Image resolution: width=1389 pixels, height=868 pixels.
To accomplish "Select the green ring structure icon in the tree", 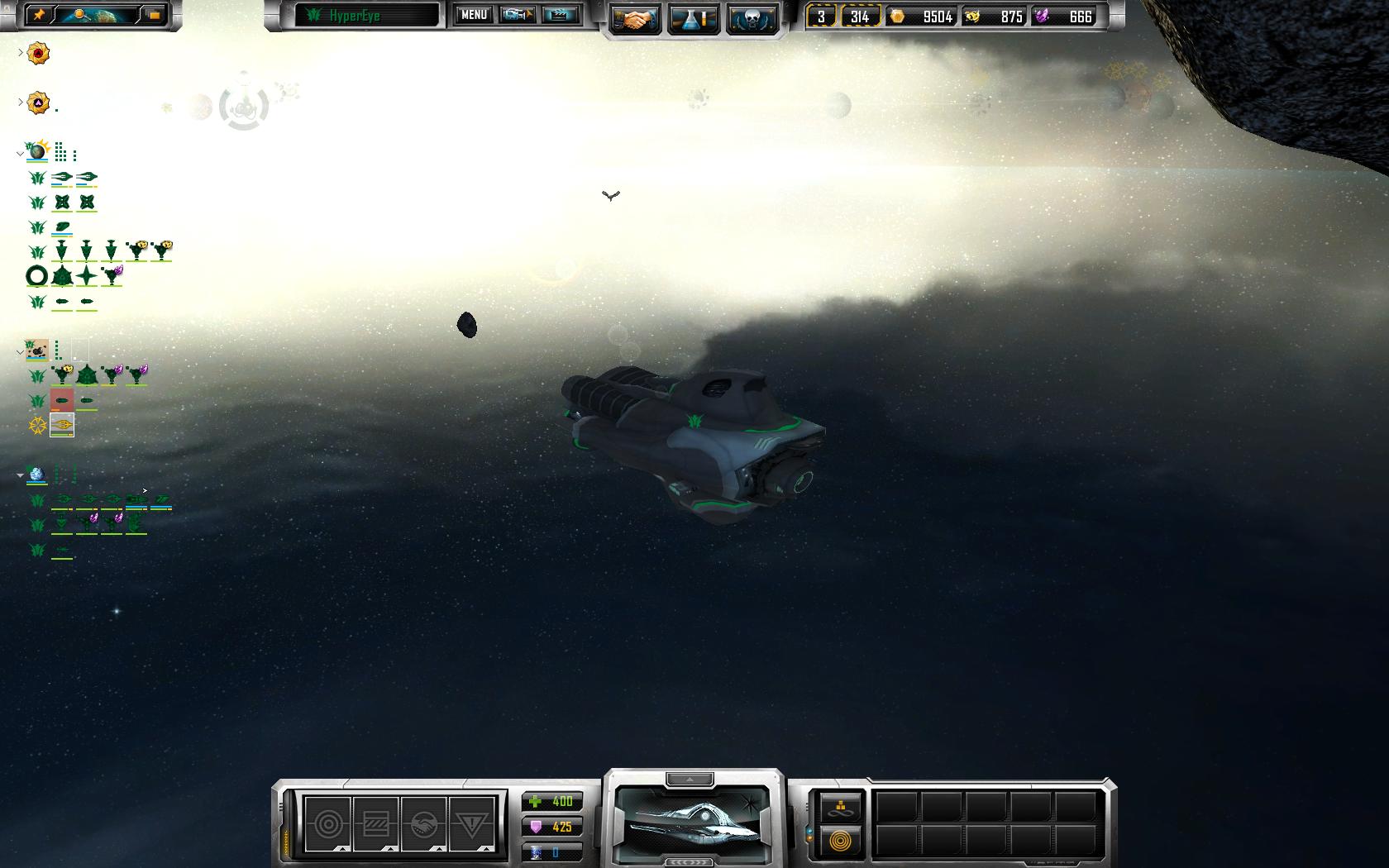I will pos(37,276).
